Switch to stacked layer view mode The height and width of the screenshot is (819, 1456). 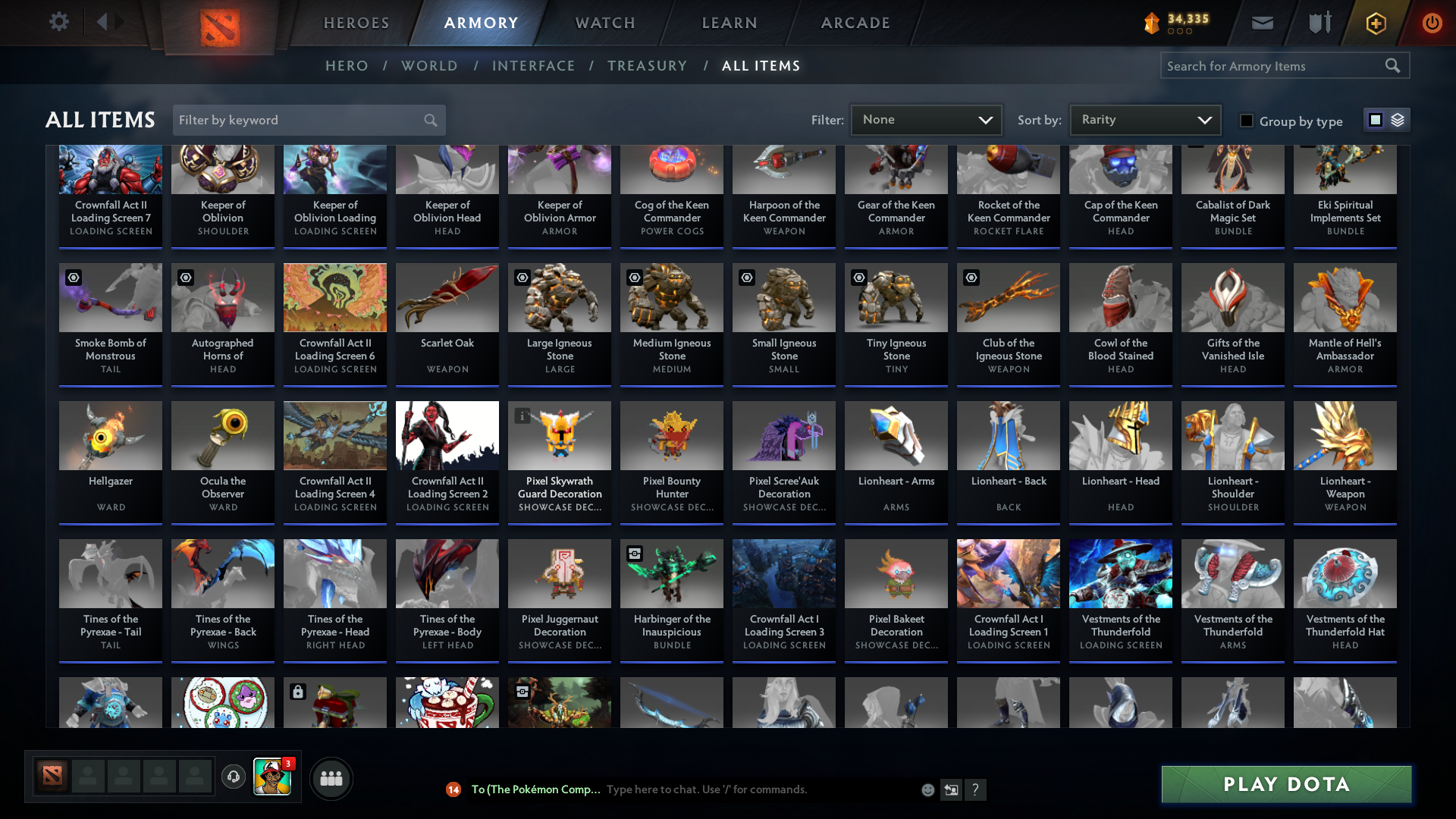point(1396,119)
